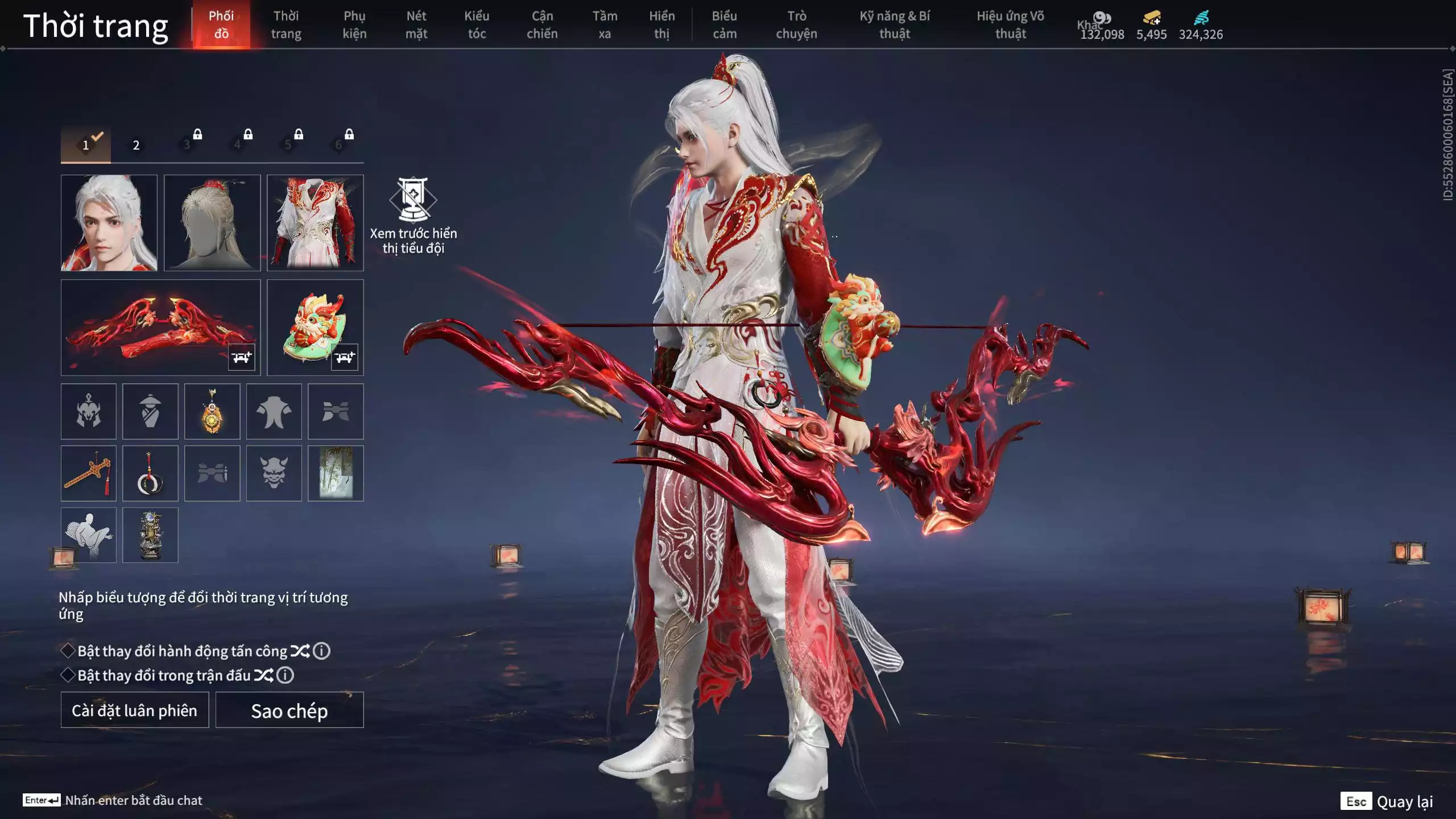Viewport: 1456px width, 819px height.
Task: Click Xem trước hiển thị tiểu đội
Action: tap(413, 216)
